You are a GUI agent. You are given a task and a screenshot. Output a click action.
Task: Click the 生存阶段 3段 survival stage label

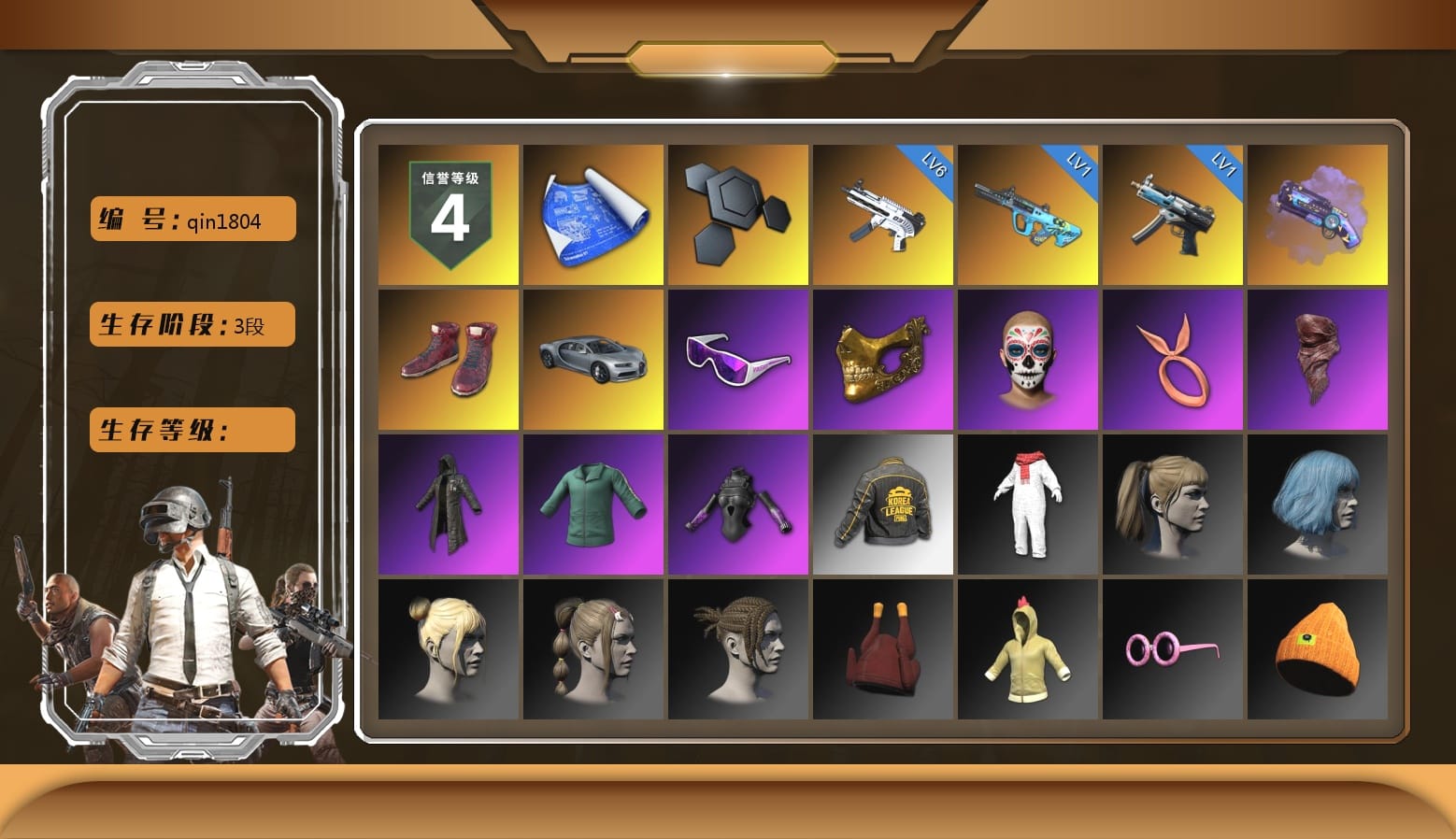tap(192, 324)
